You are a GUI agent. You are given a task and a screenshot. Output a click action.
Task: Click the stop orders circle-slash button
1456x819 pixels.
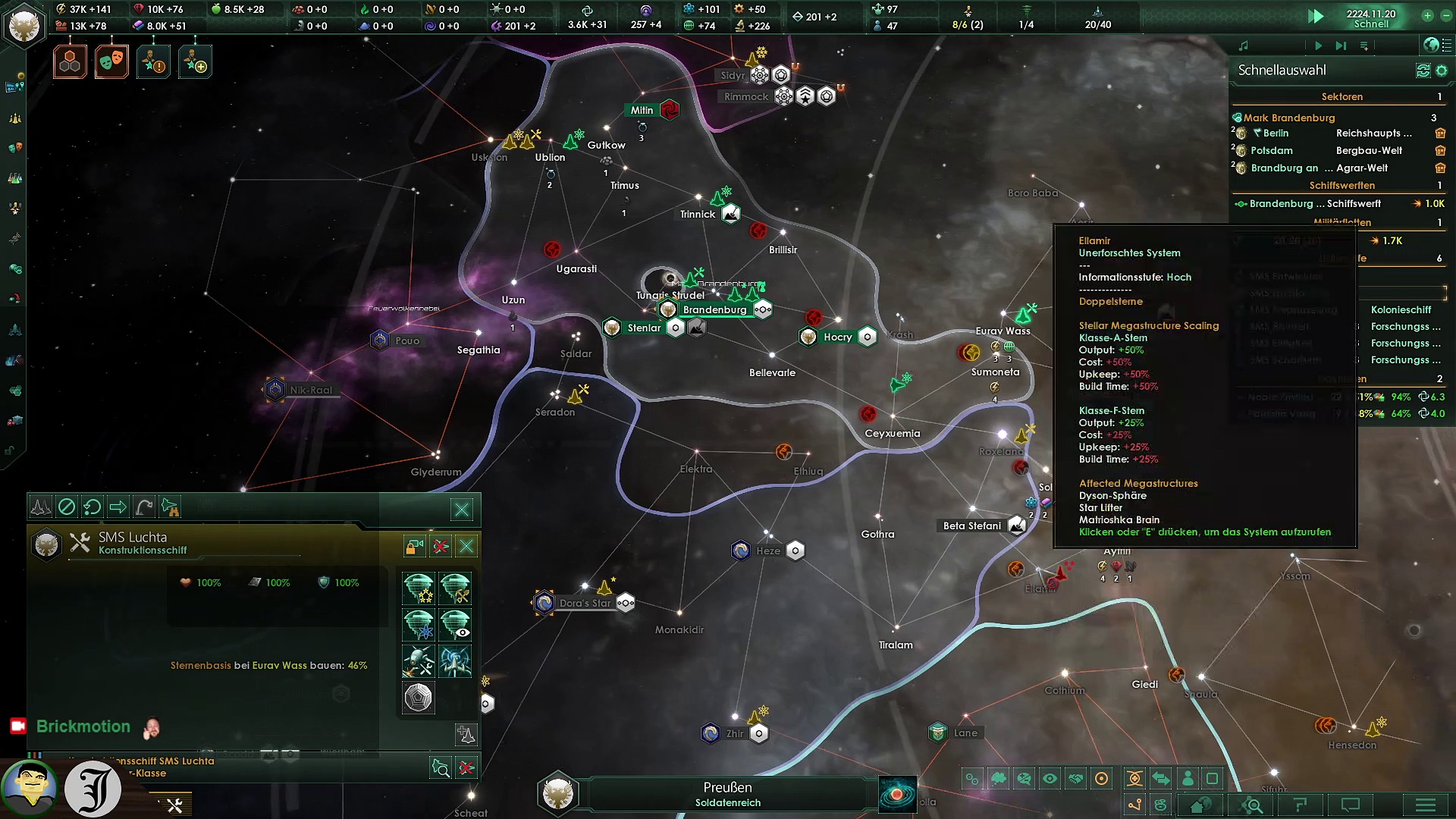[67, 507]
